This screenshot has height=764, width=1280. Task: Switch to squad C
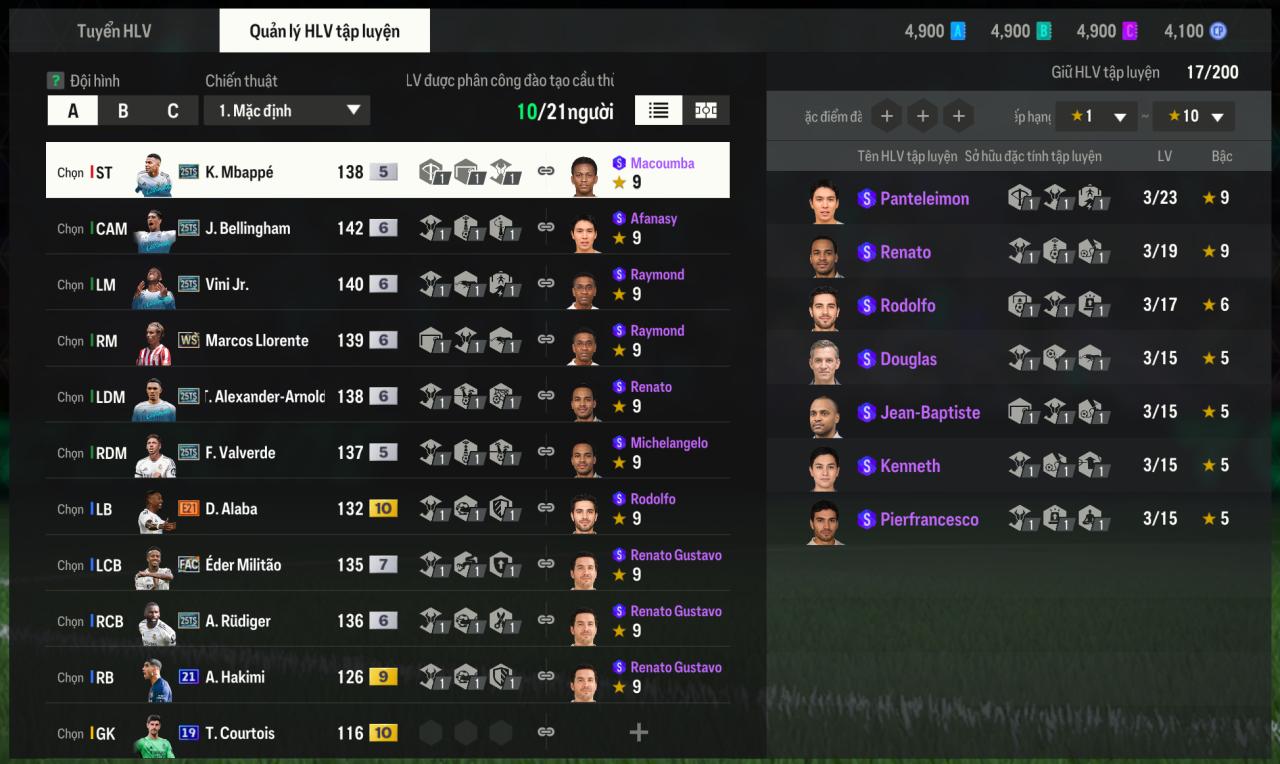(173, 111)
